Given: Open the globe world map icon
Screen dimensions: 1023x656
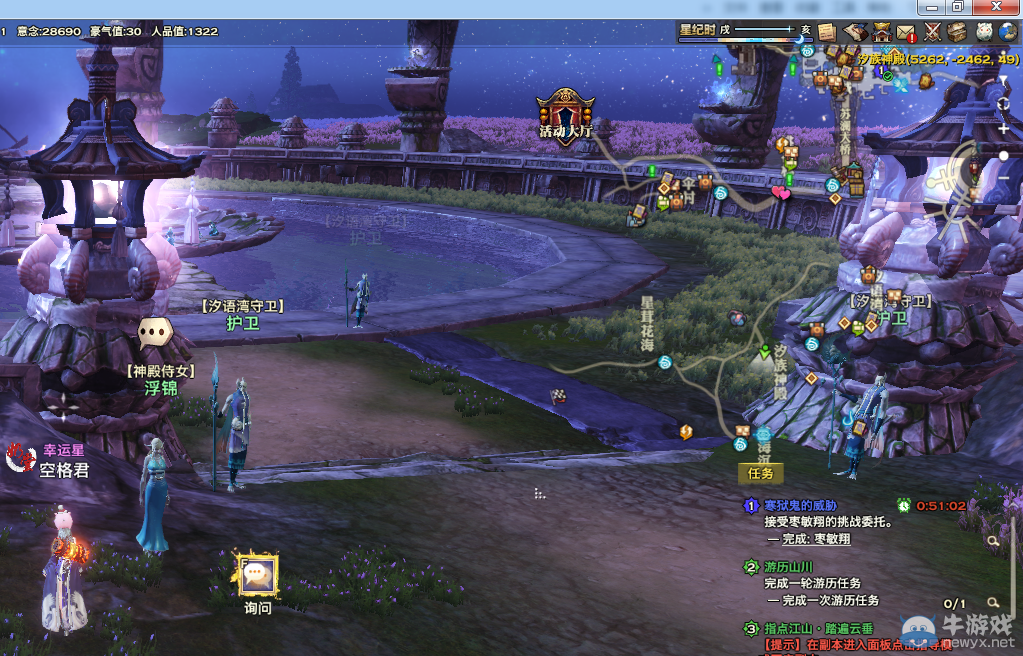Looking at the screenshot, I should (1009, 32).
